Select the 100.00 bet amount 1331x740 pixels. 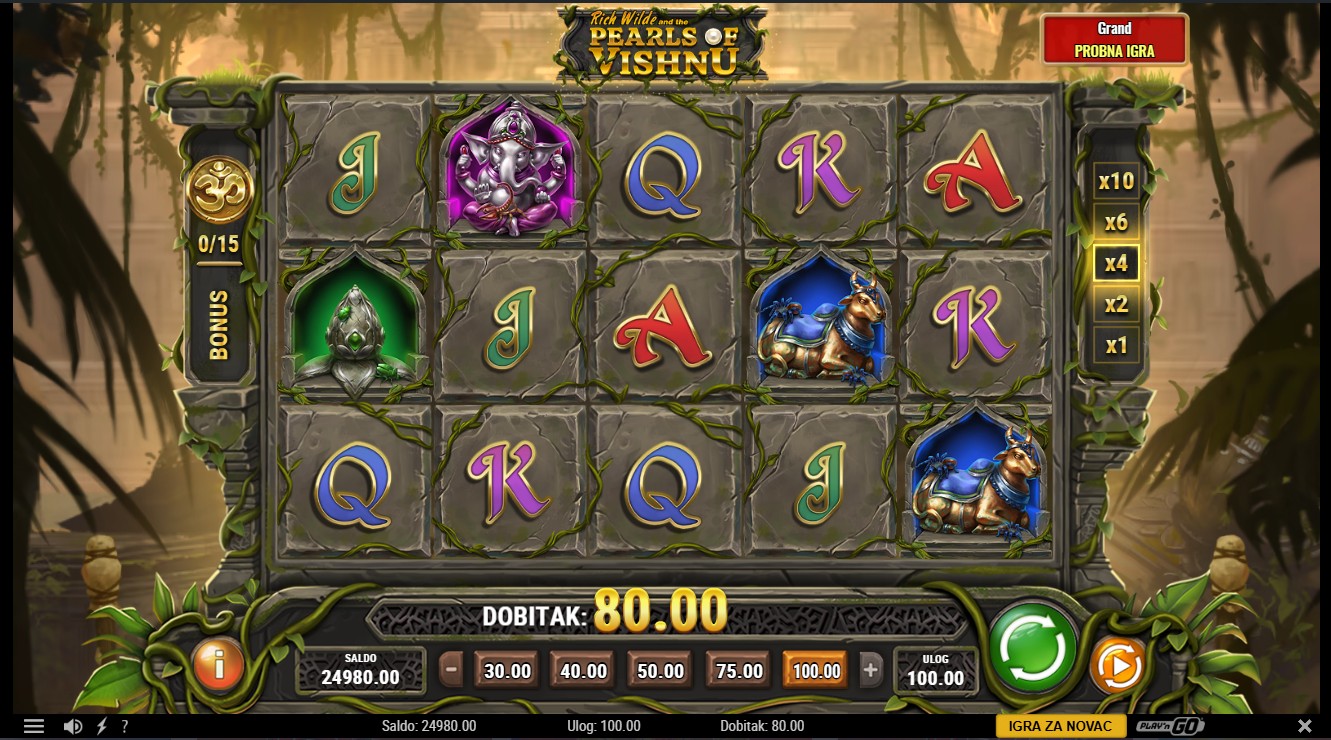(816, 671)
